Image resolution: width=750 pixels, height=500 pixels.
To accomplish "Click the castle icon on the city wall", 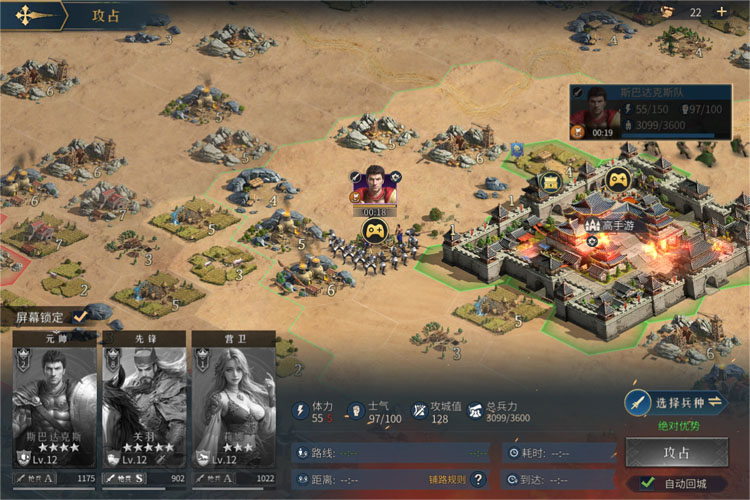I will coord(549,183).
